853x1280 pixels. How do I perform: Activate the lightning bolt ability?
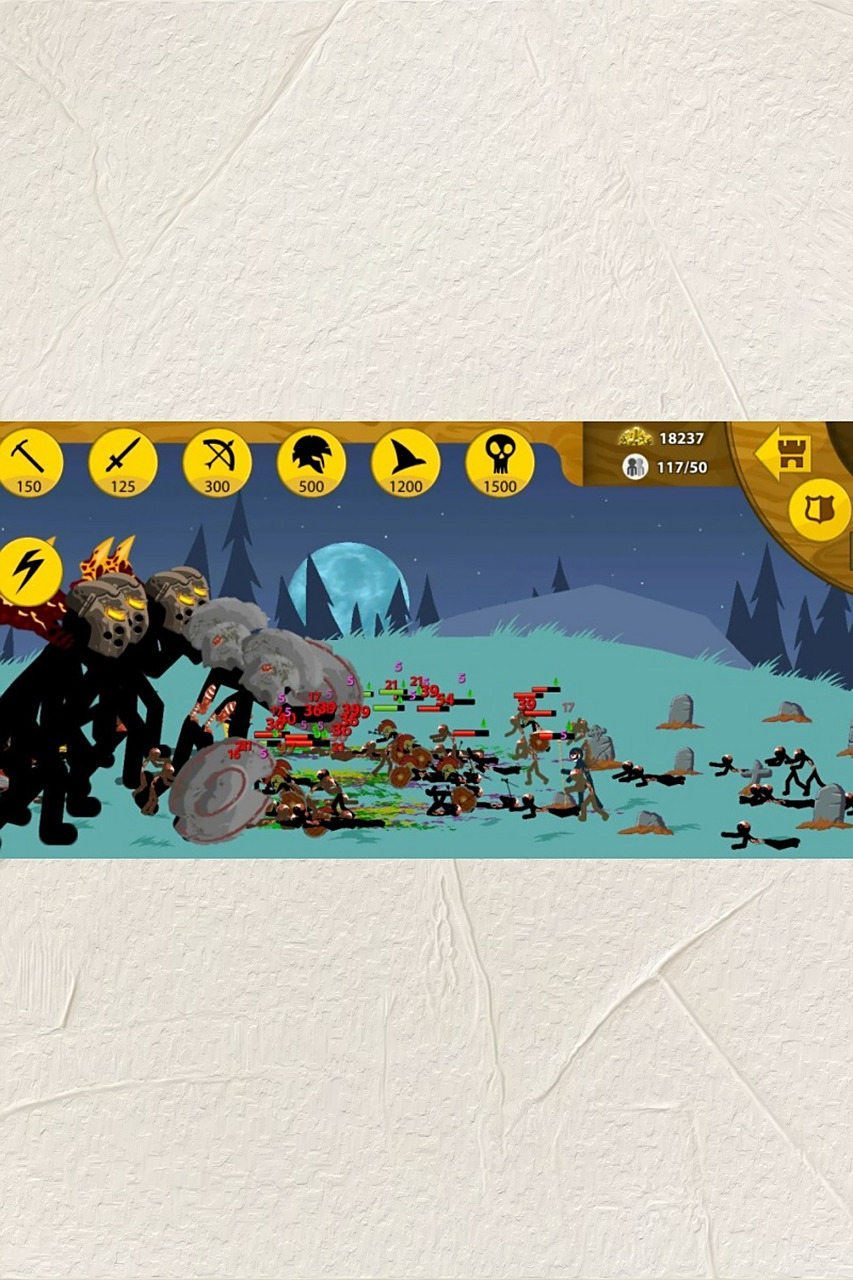coord(30,572)
